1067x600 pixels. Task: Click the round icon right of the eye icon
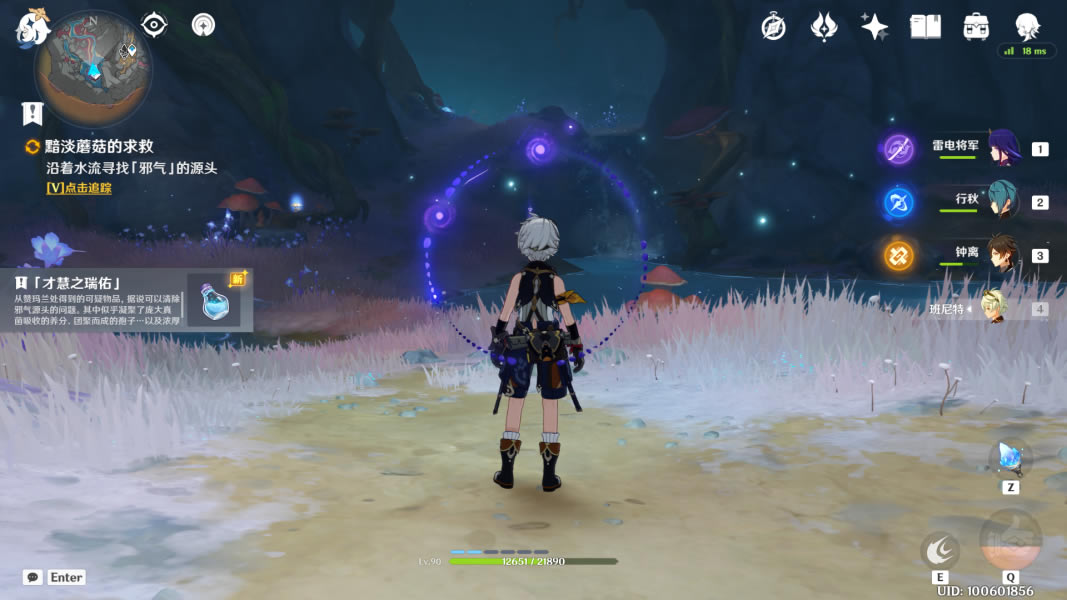[x=203, y=24]
